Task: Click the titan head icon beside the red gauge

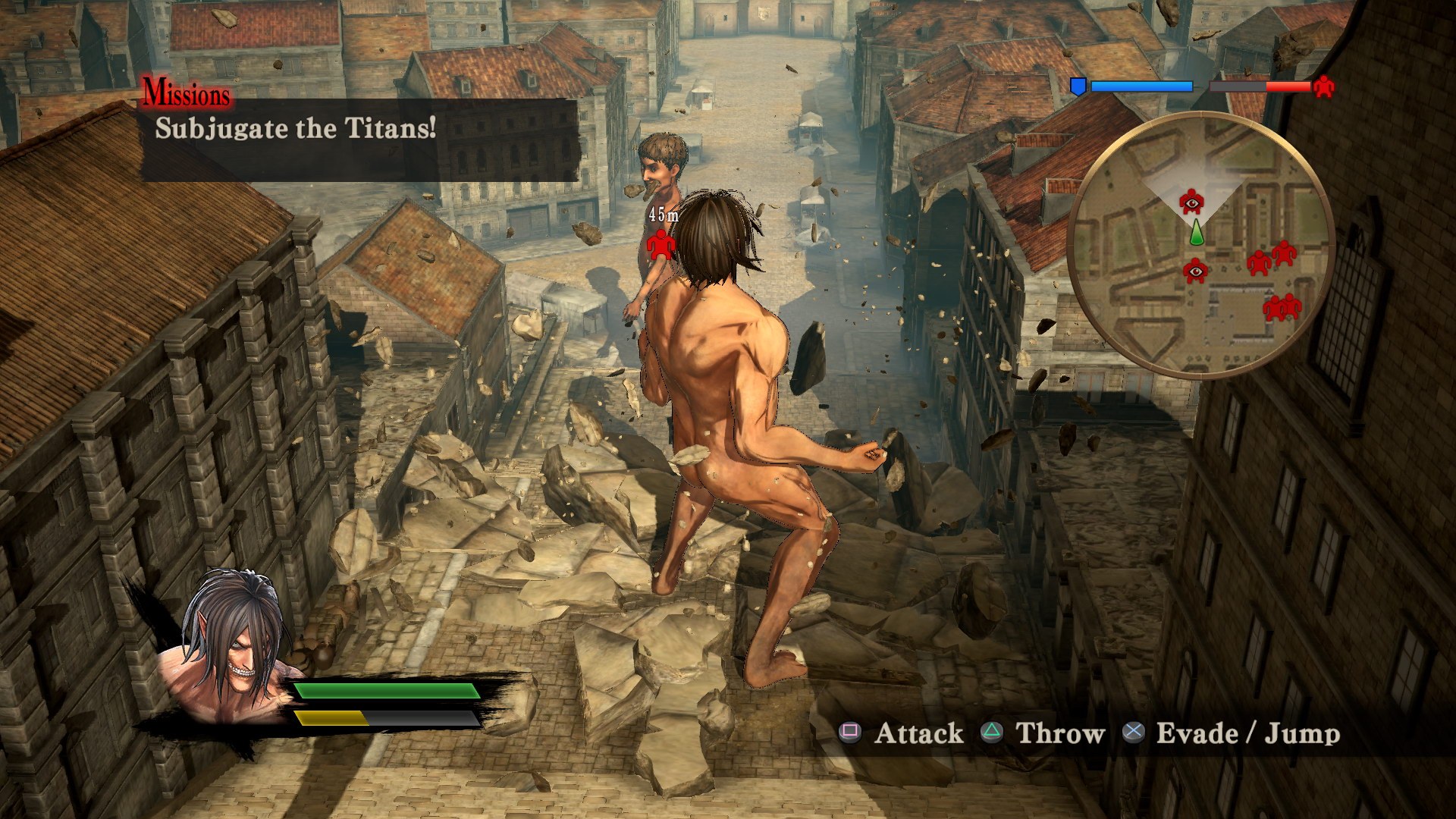Action: pos(1323,89)
